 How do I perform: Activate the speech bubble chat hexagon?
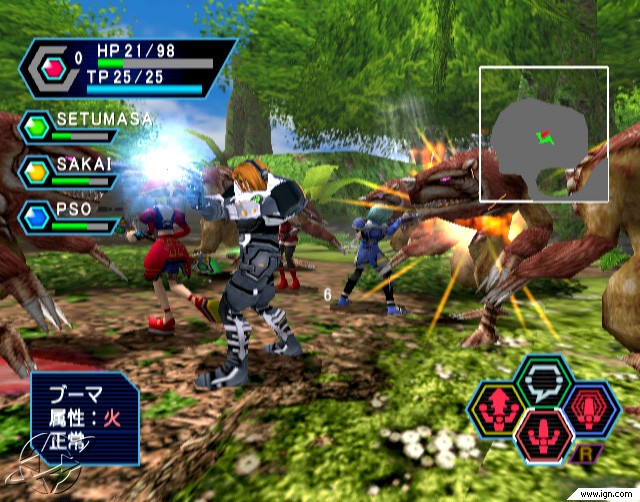tap(544, 381)
